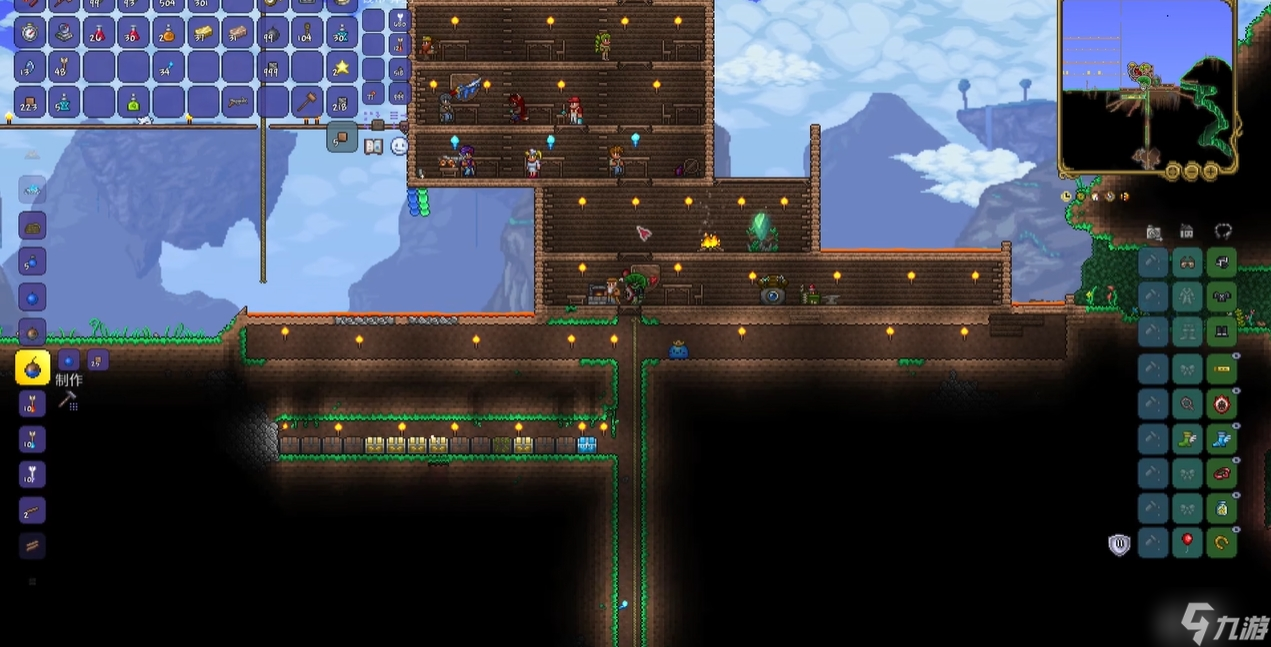Select the red balloon accessory slot
1271x647 pixels.
click(x=1187, y=543)
